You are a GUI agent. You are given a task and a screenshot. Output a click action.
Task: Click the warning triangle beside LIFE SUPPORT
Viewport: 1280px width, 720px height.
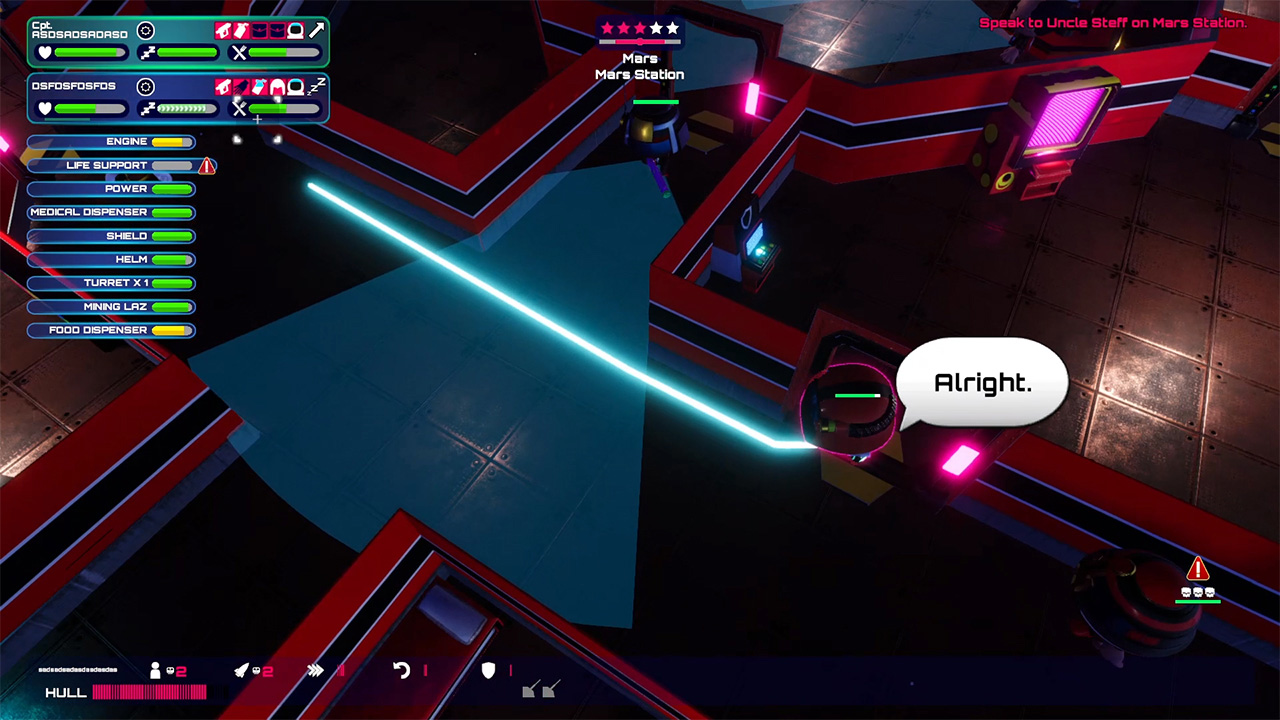(206, 166)
